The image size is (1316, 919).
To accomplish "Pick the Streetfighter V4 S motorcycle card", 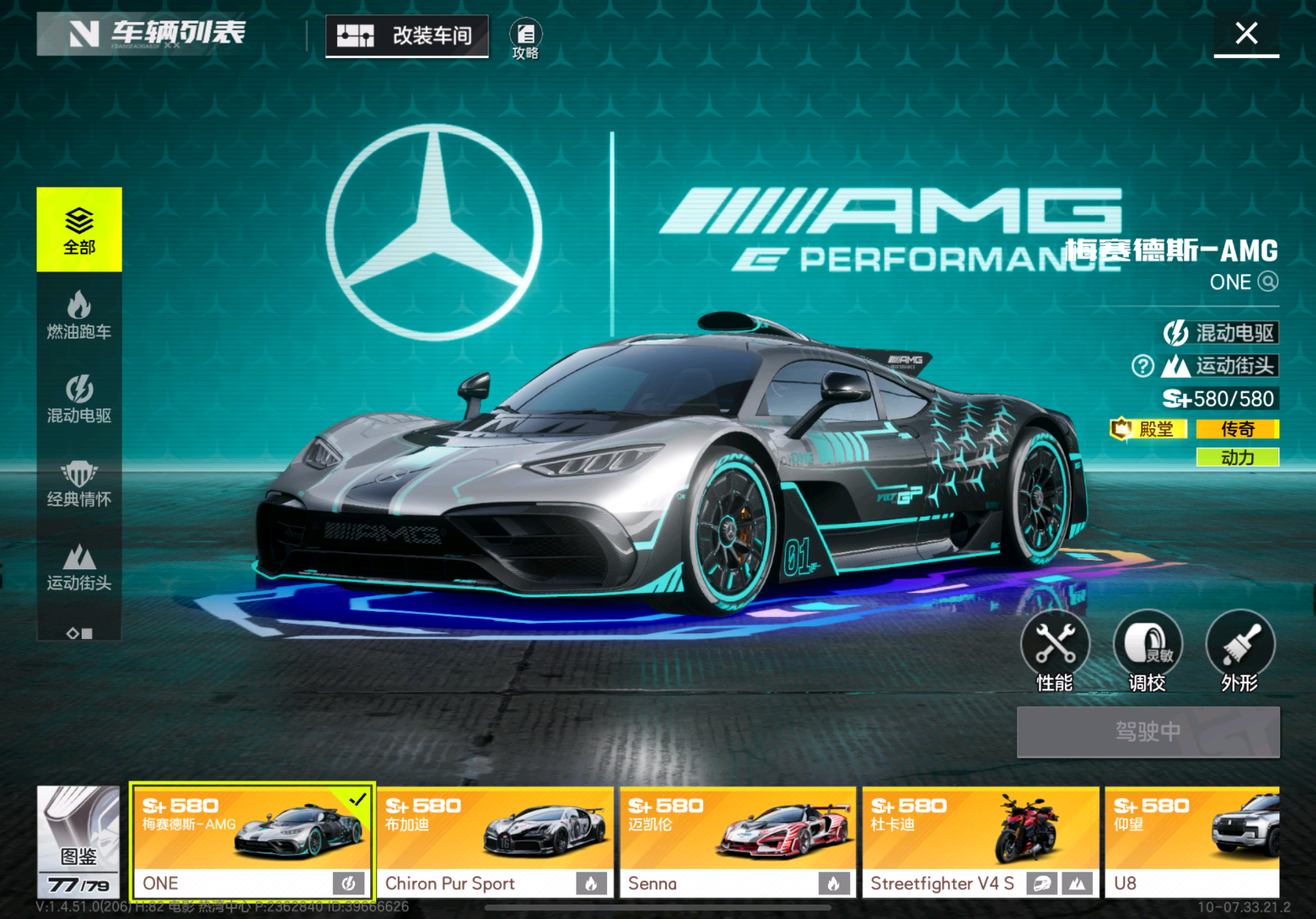I will (x=980, y=841).
